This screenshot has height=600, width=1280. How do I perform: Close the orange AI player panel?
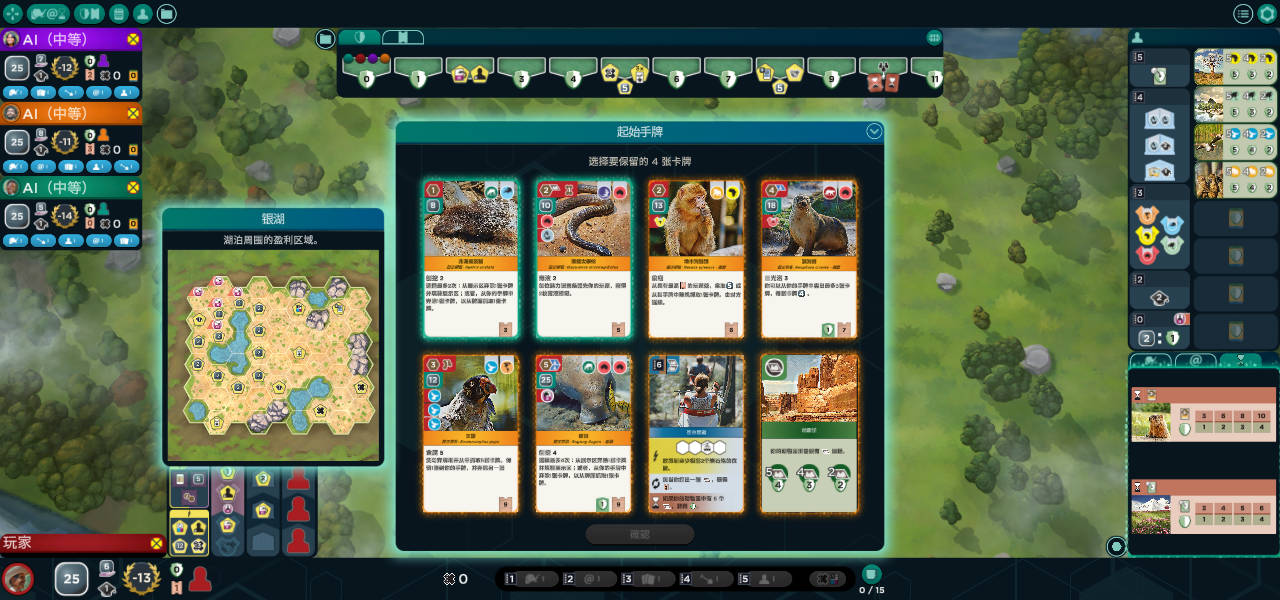pyautogui.click(x=133, y=113)
